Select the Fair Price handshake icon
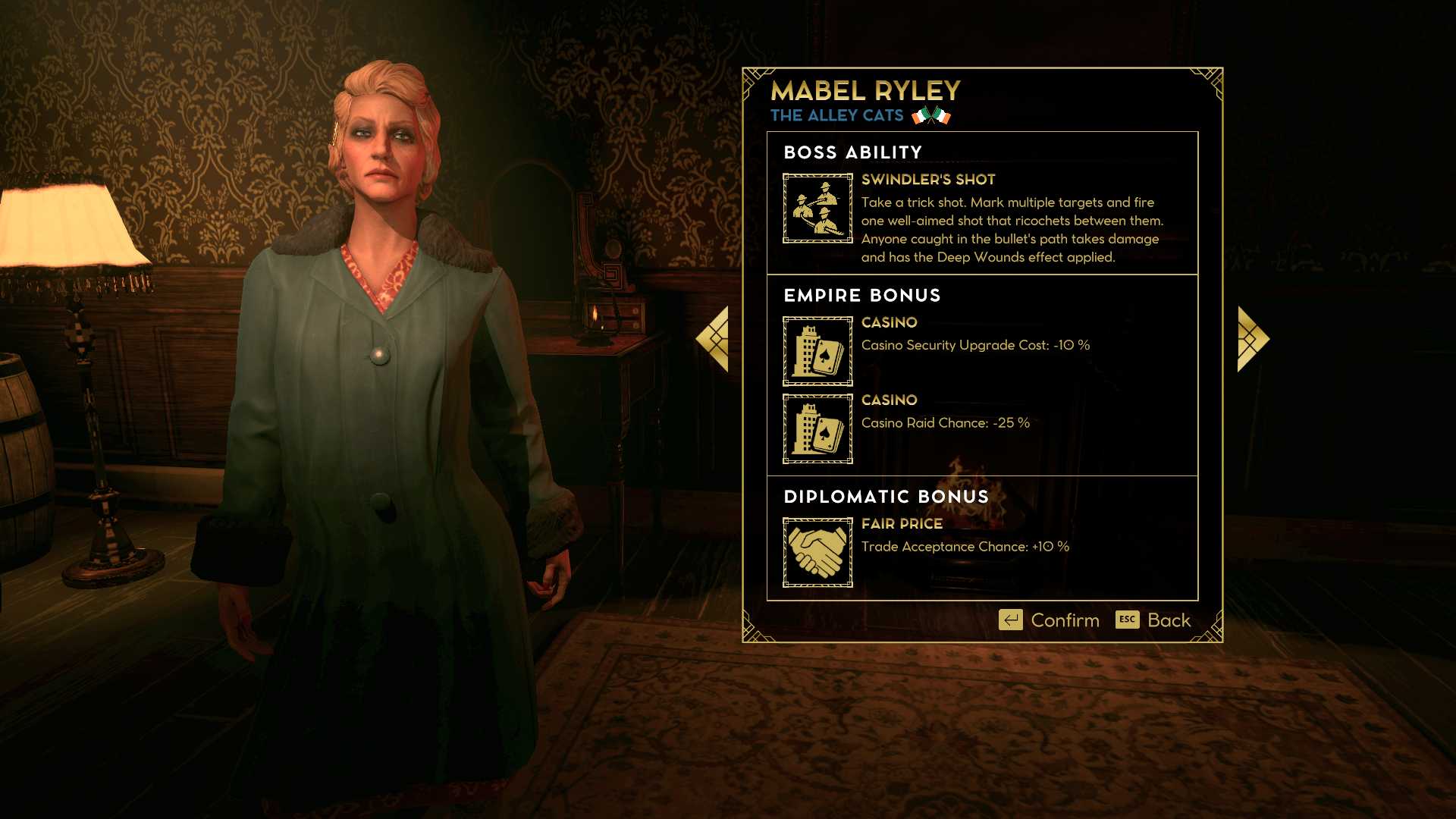The height and width of the screenshot is (819, 1456). tap(817, 552)
